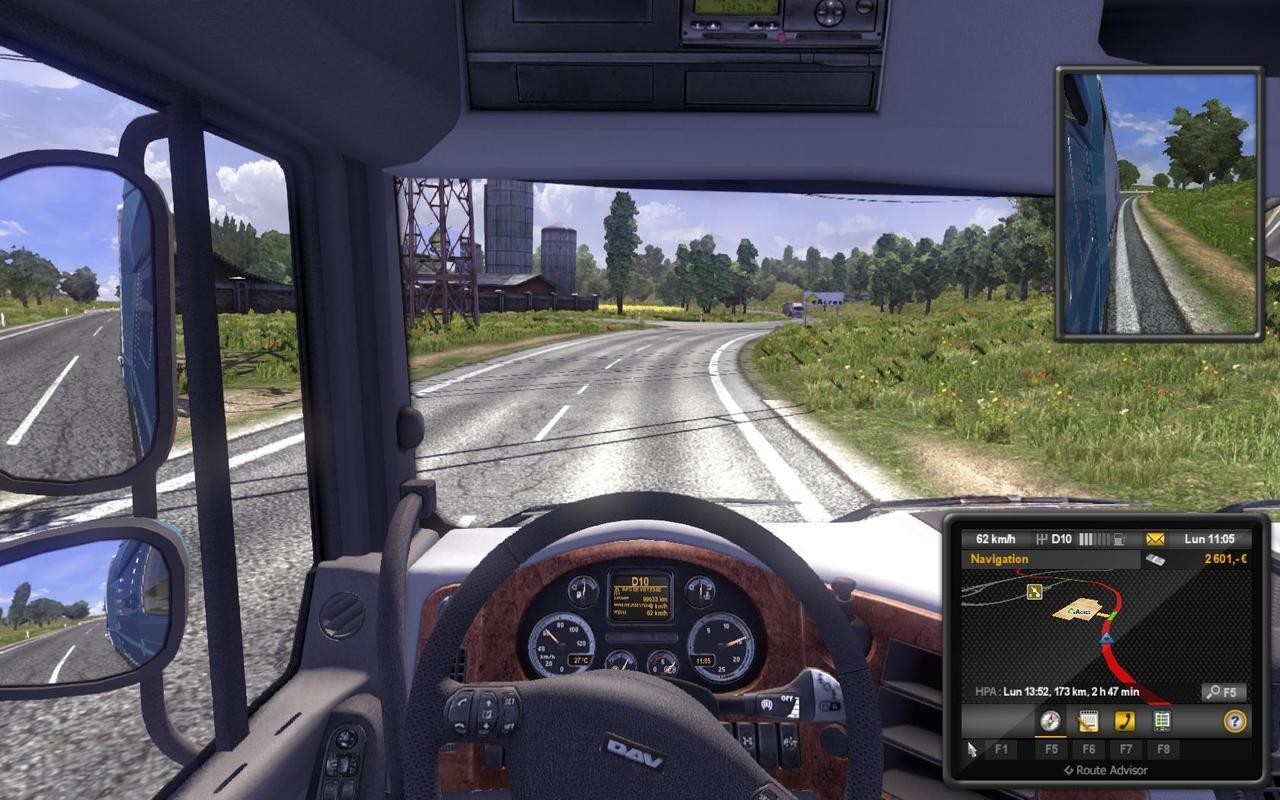Open the notepad job info icon
The height and width of the screenshot is (800, 1280).
(1090, 721)
